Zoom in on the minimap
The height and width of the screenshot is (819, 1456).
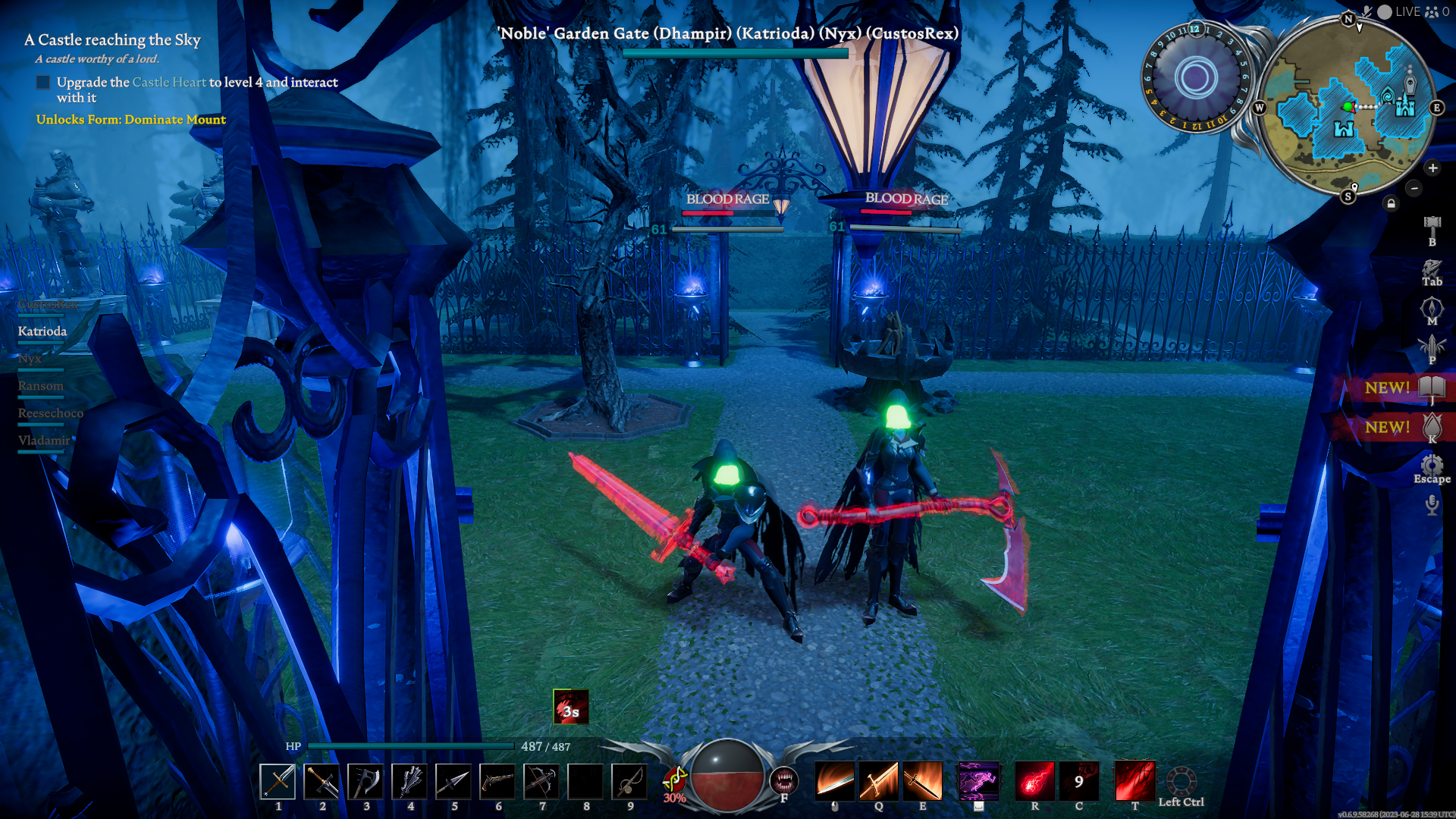(1432, 168)
